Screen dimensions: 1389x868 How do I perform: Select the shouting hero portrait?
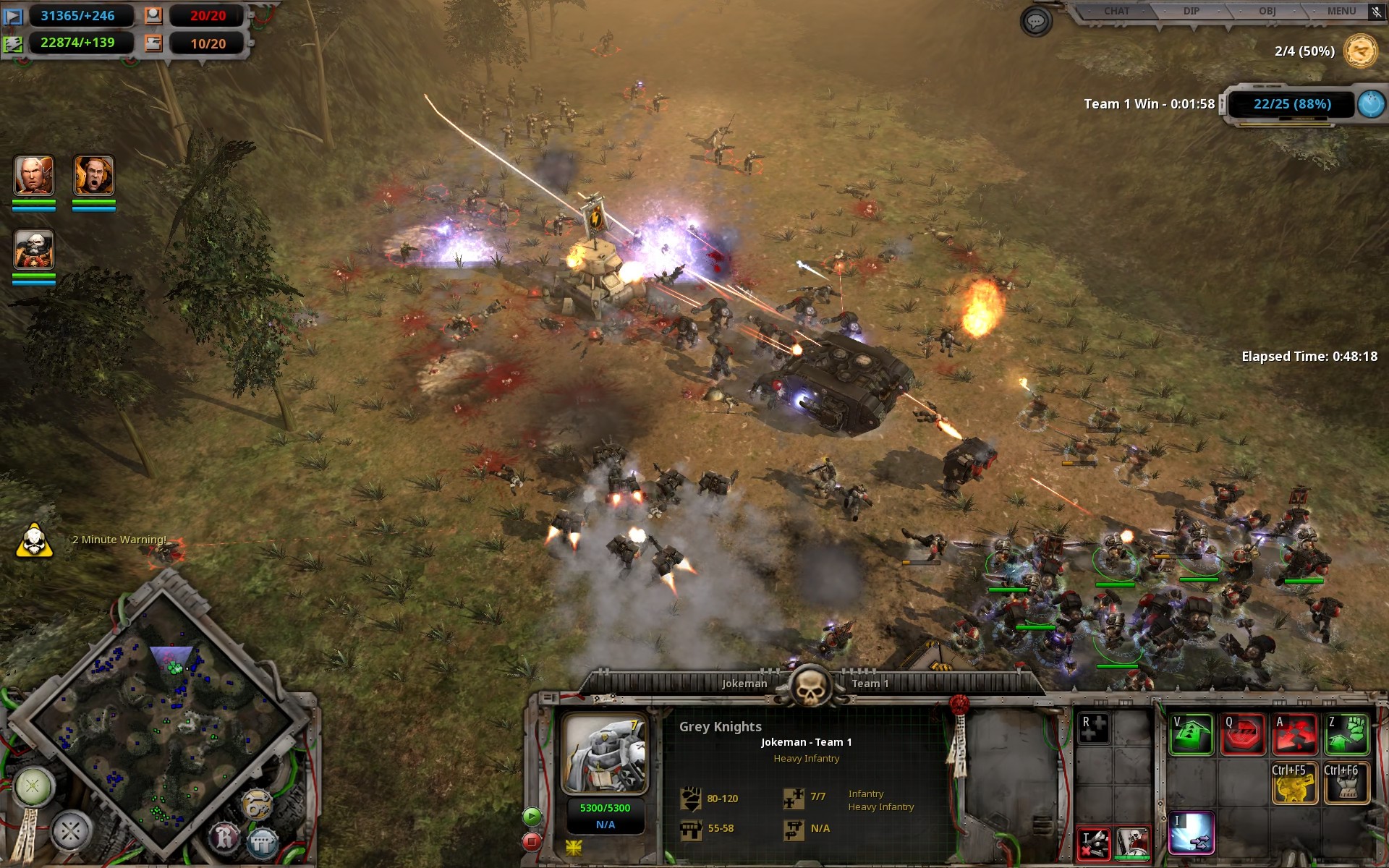click(x=94, y=176)
